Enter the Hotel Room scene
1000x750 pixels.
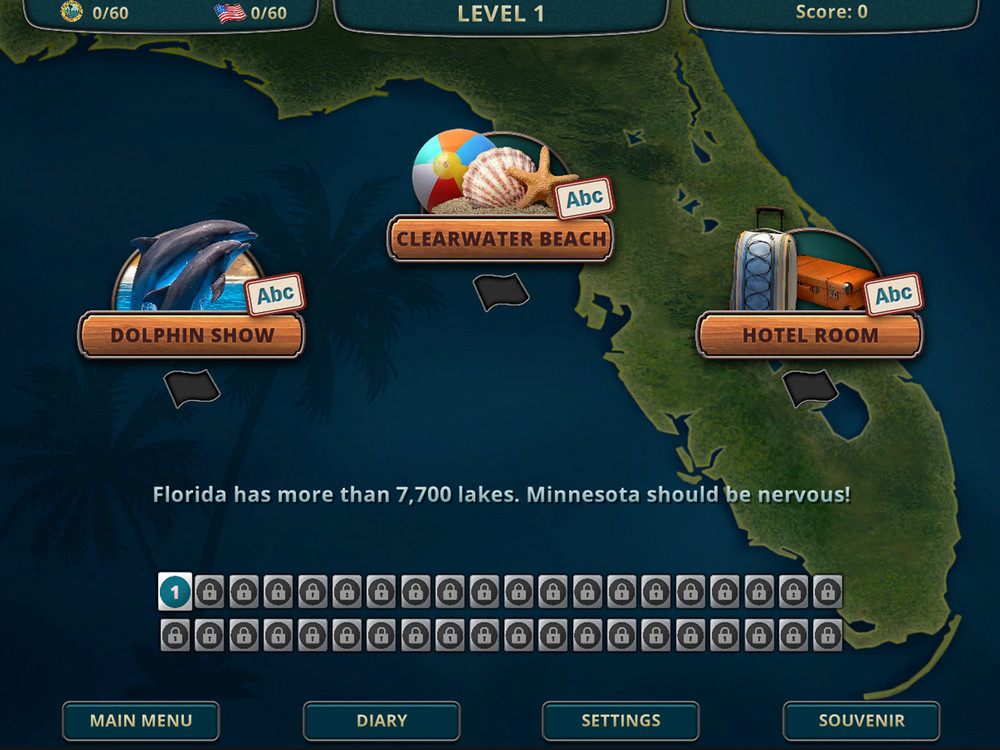point(809,336)
